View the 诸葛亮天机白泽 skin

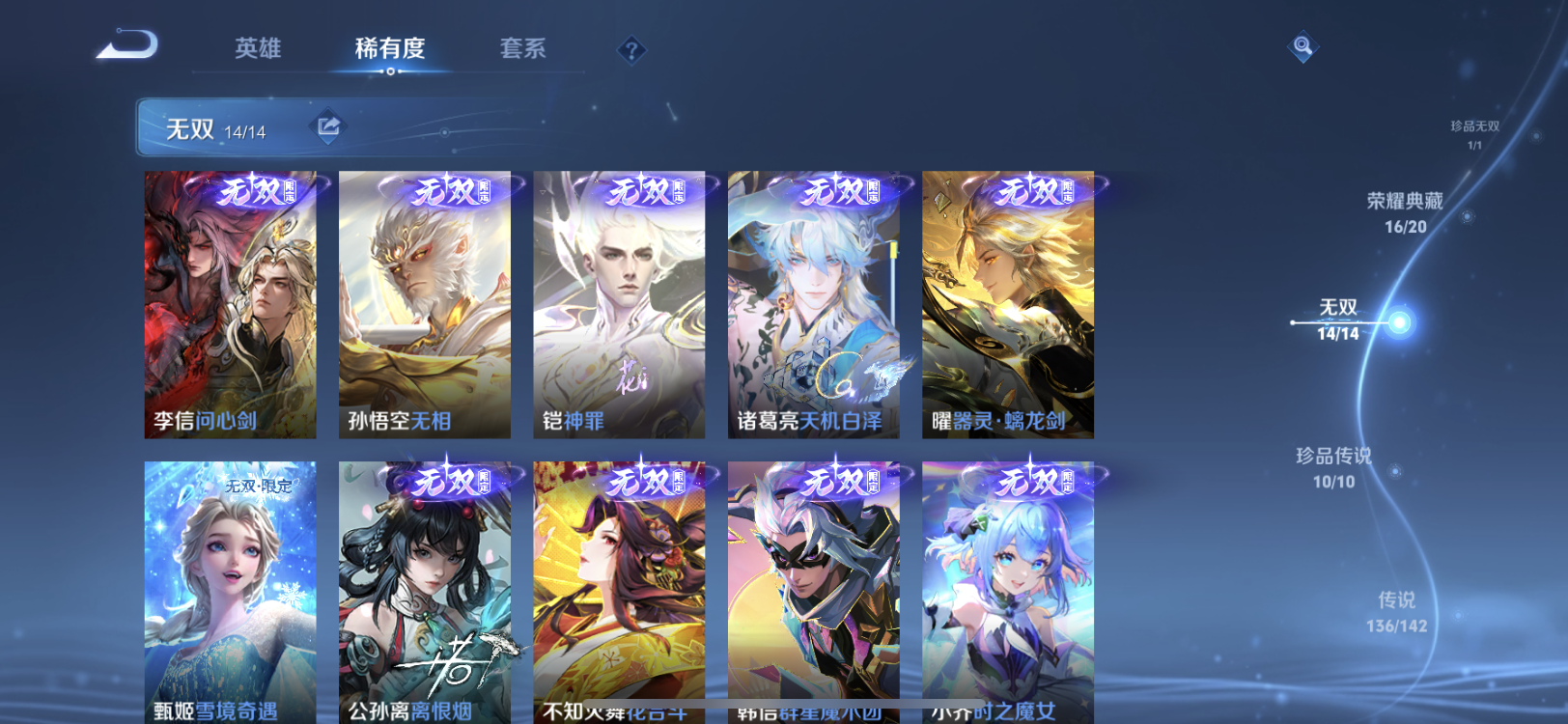[814, 304]
